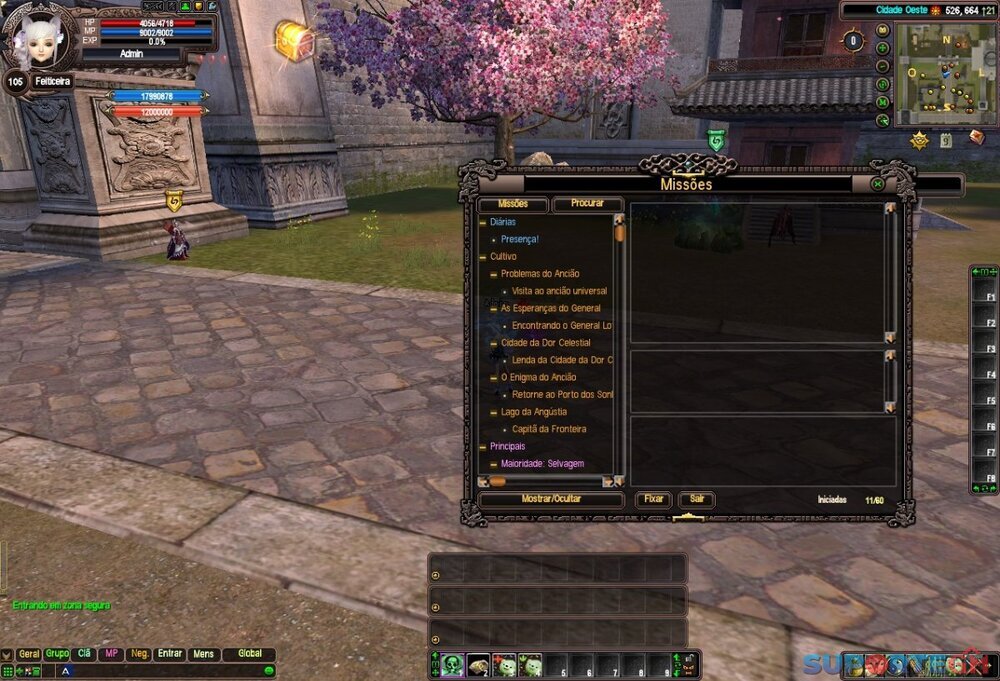Viewport: 1000px width, 681px height.
Task: Choose the Capitã da Fronteira quest
Action: (x=549, y=429)
